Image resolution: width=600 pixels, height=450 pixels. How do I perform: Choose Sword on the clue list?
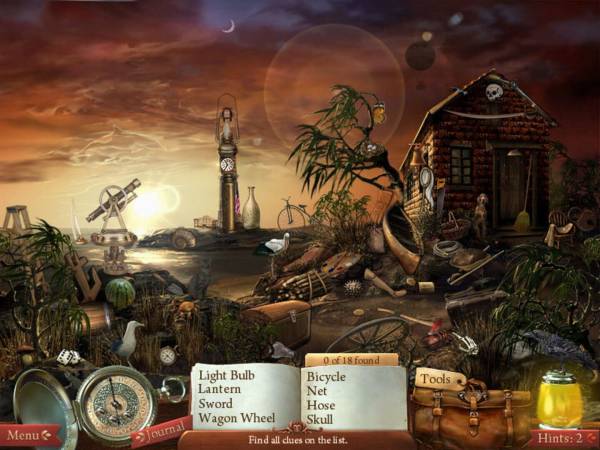point(216,404)
